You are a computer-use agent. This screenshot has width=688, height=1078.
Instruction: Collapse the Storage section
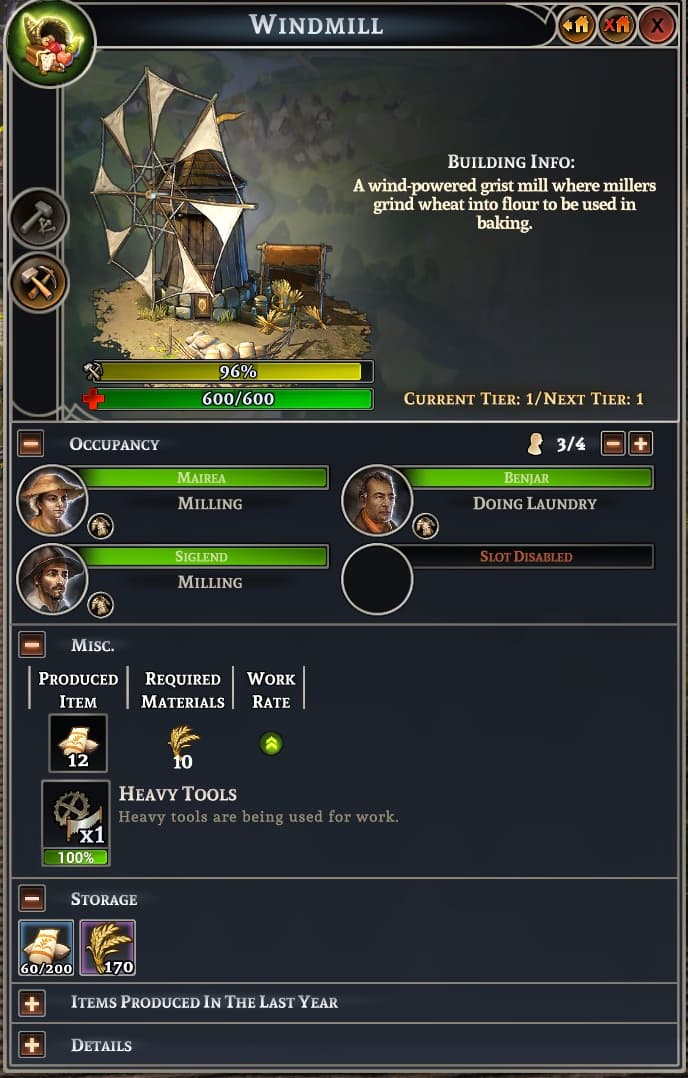pos(31,898)
